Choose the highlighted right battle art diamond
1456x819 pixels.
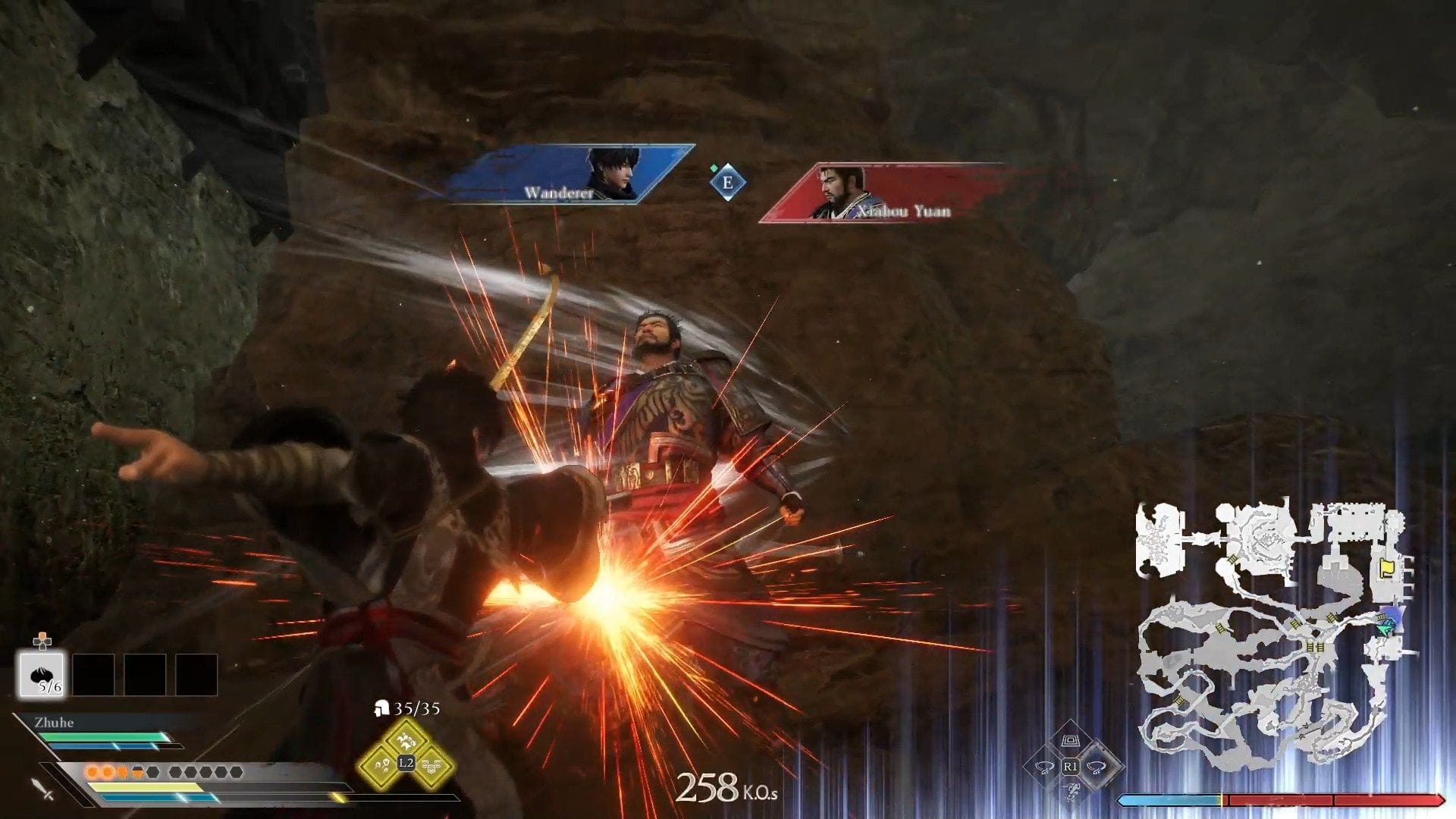1097,767
